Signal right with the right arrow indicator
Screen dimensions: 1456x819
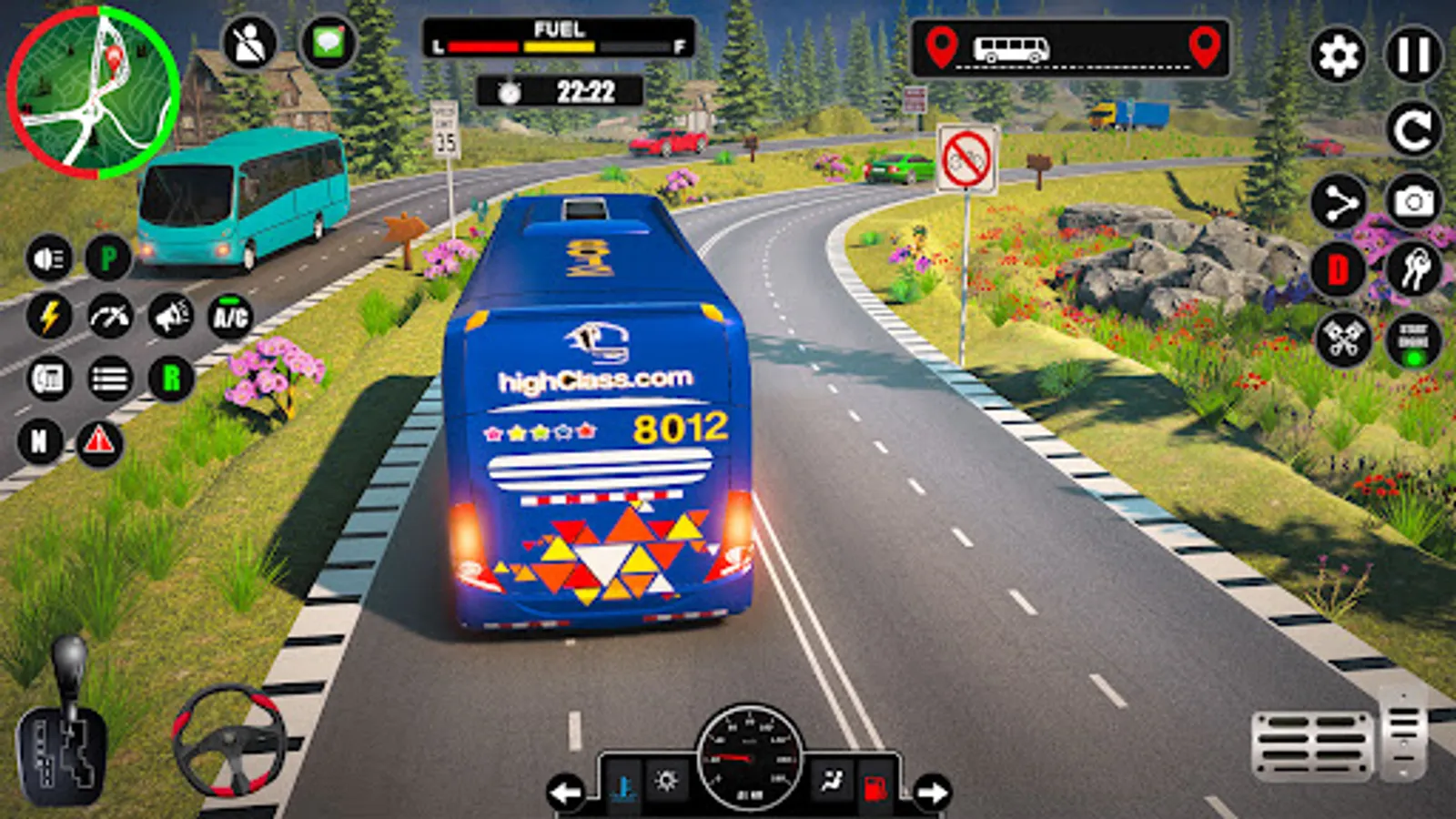tap(932, 793)
